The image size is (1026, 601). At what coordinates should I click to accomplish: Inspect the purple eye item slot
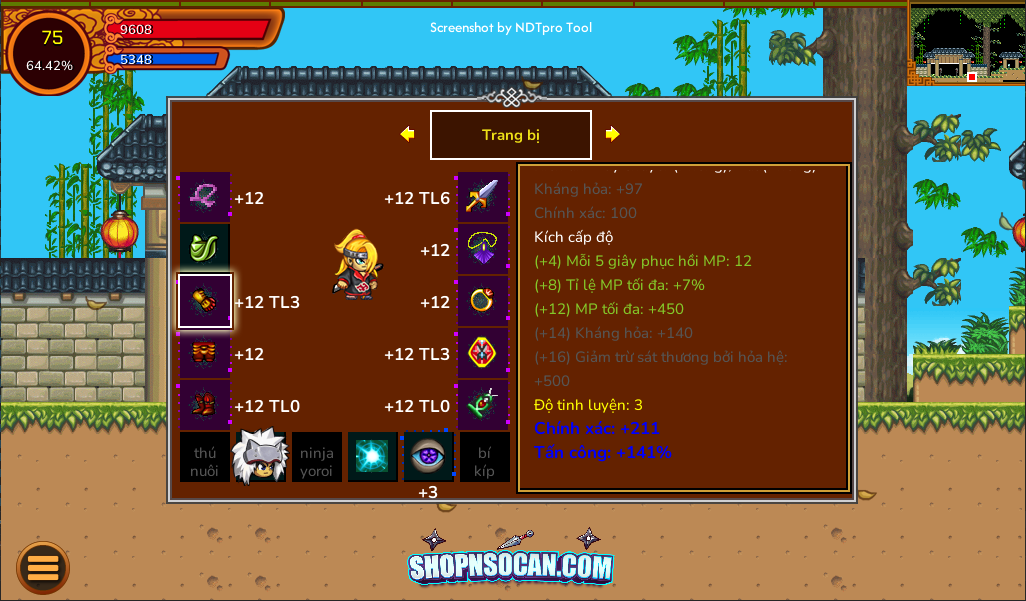[428, 457]
